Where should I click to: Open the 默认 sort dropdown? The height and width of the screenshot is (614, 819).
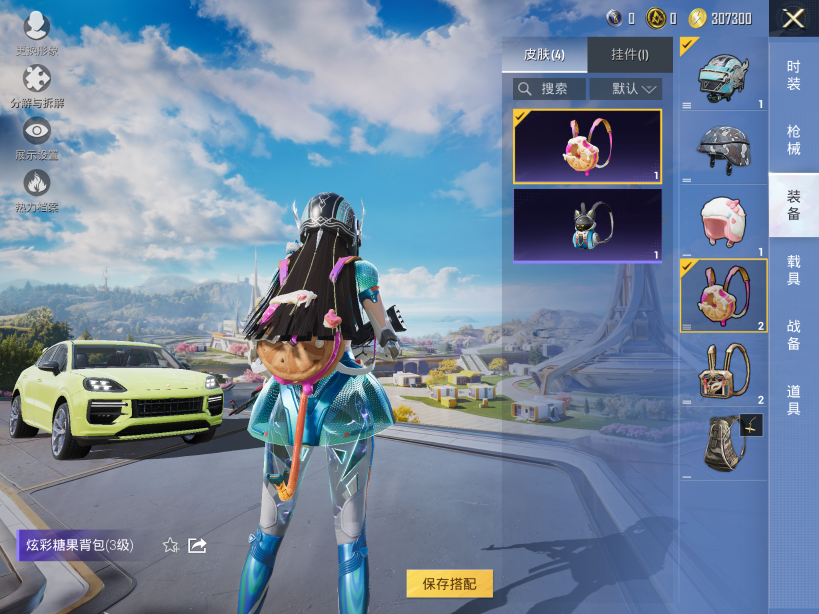626,89
